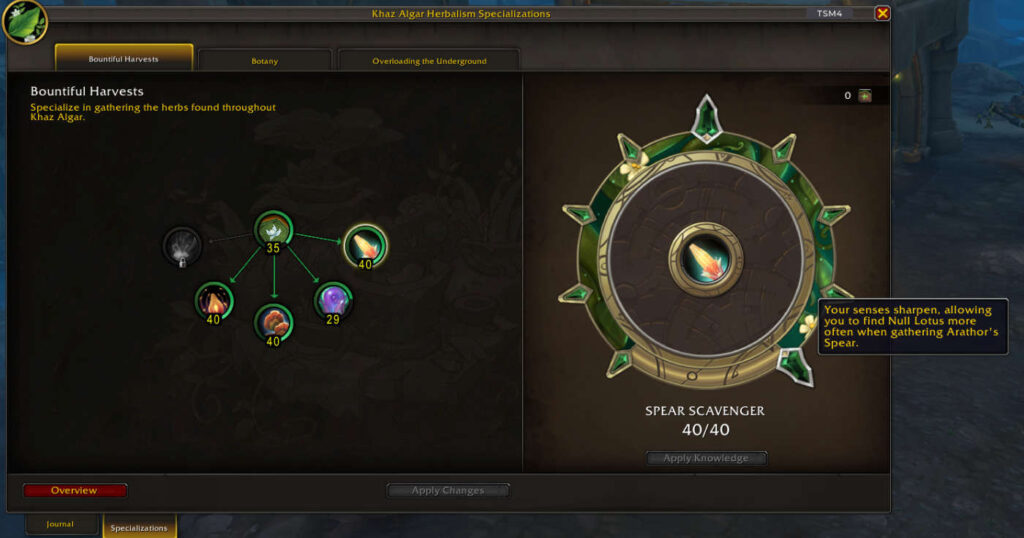Click the Apply Changes button
This screenshot has width=1024, height=538.
(448, 490)
